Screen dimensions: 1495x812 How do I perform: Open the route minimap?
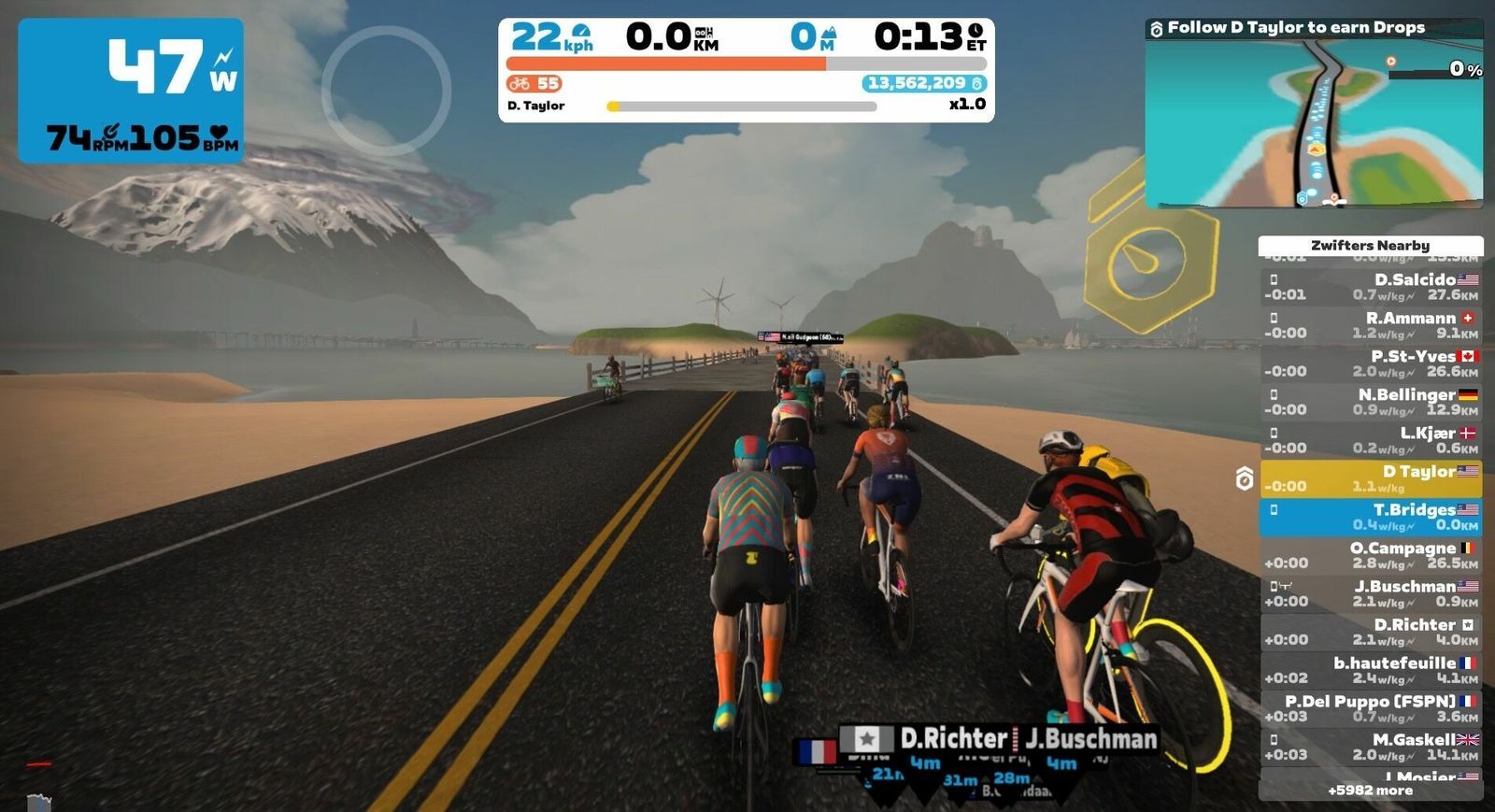tap(1313, 123)
